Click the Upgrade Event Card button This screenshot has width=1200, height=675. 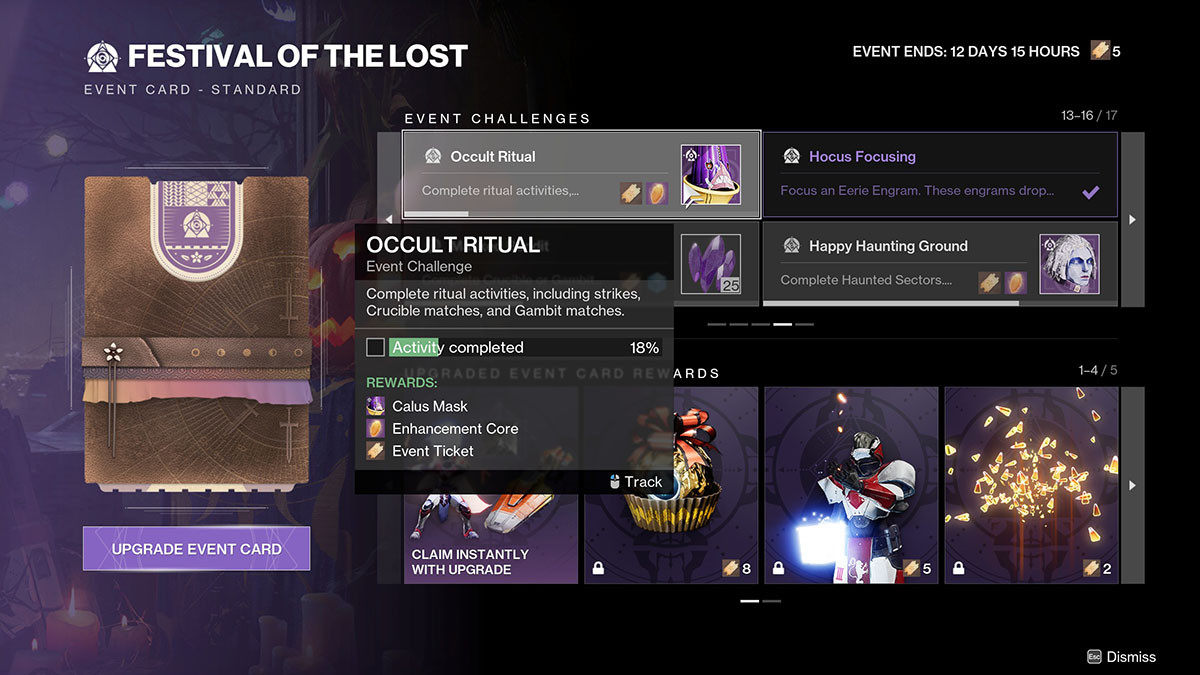(196, 549)
